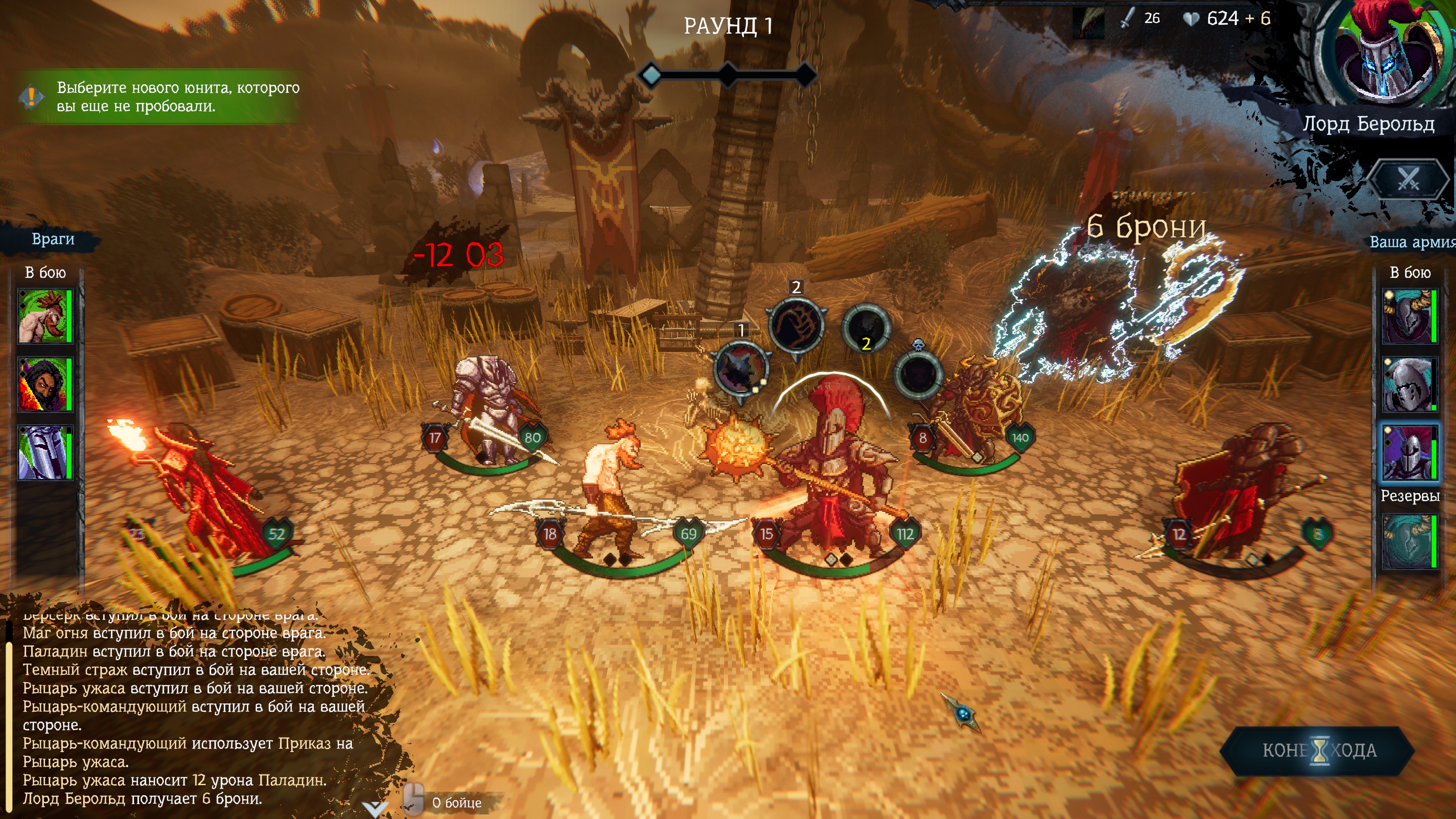Select the skull-marked ability icon
The width and height of the screenshot is (1456, 819).
pyautogui.click(x=918, y=373)
